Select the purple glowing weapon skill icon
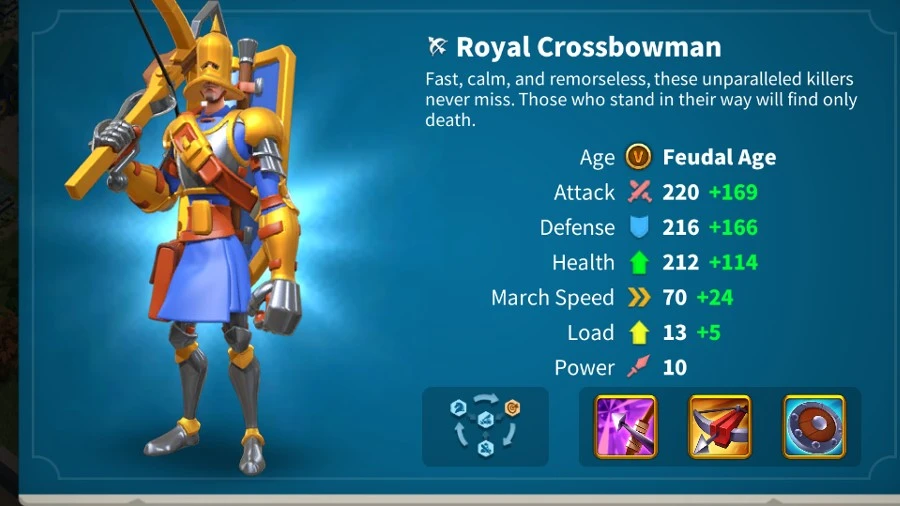Image resolution: width=900 pixels, height=506 pixels. coord(626,427)
